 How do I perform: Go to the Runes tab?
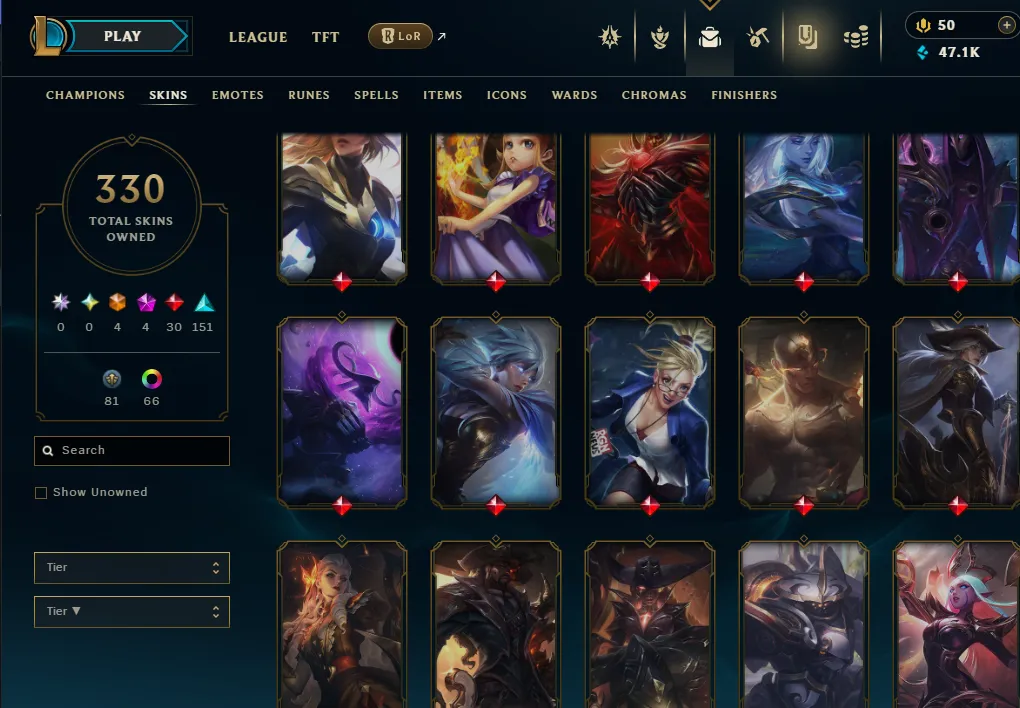point(309,95)
